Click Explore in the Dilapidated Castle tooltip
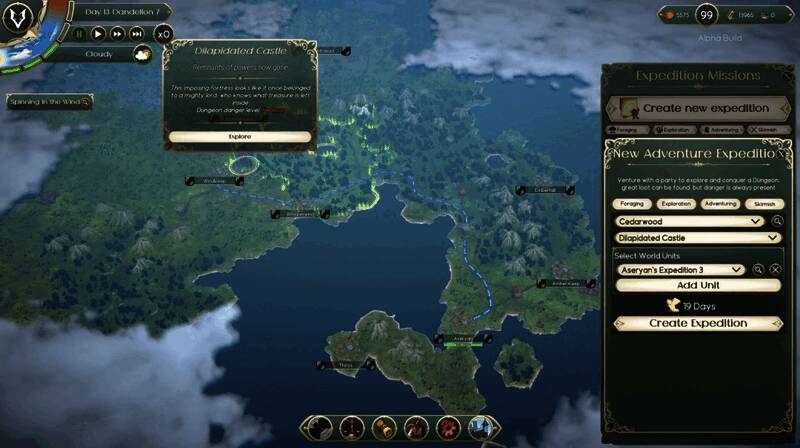This screenshot has height=448, width=800. point(240,136)
